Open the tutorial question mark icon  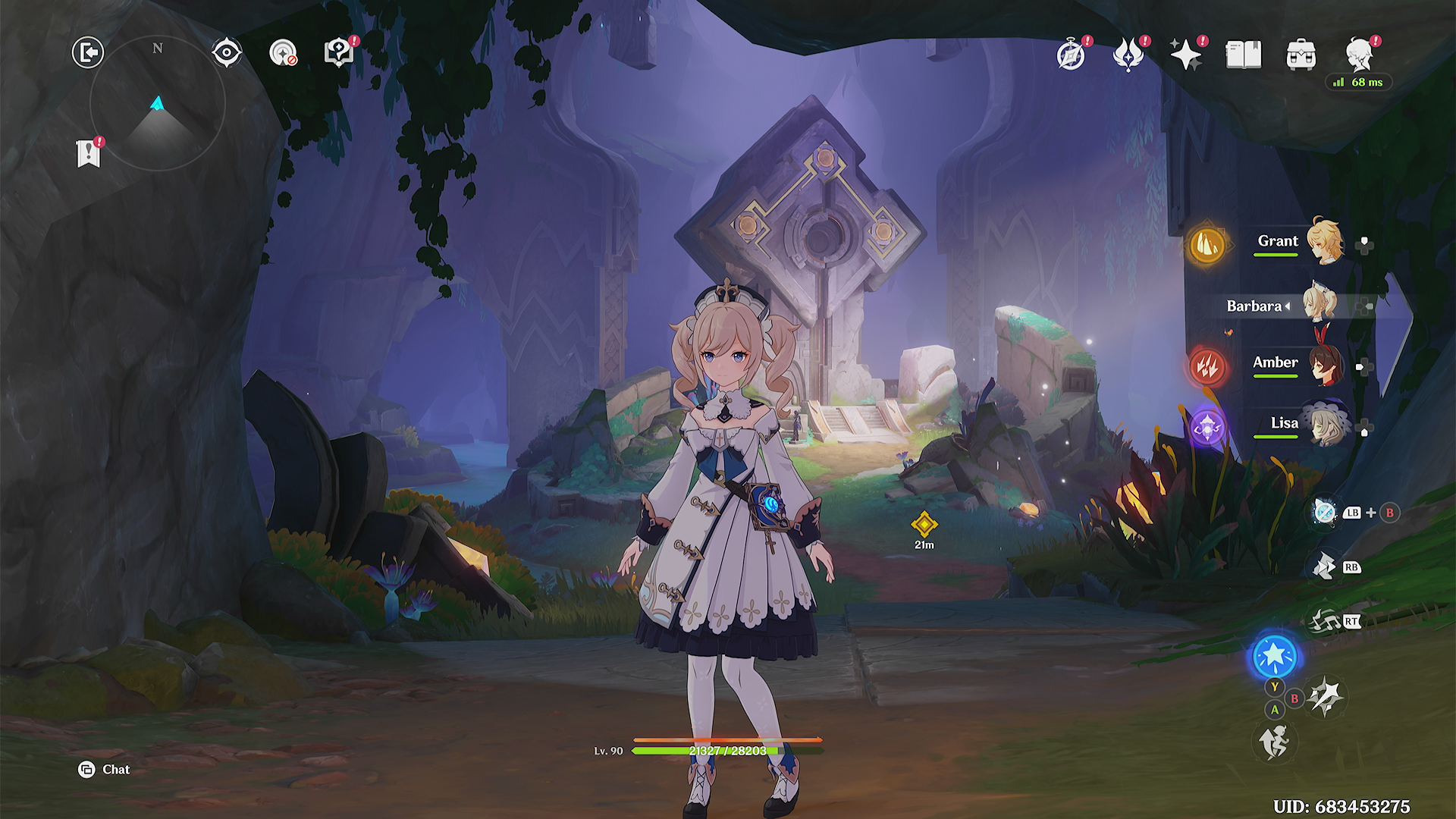coord(338,53)
